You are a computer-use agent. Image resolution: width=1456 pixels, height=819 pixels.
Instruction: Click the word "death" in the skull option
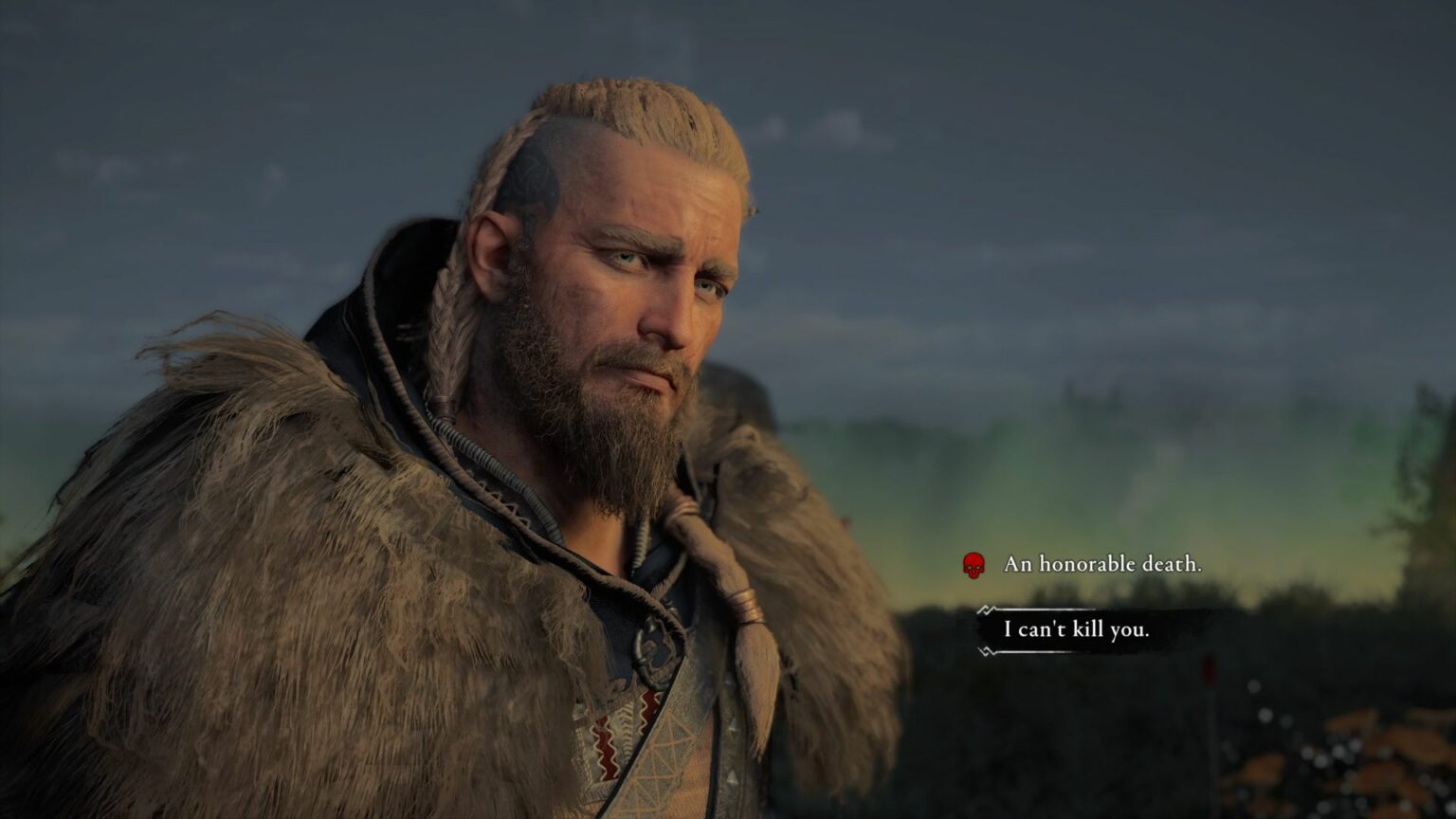1171,565
